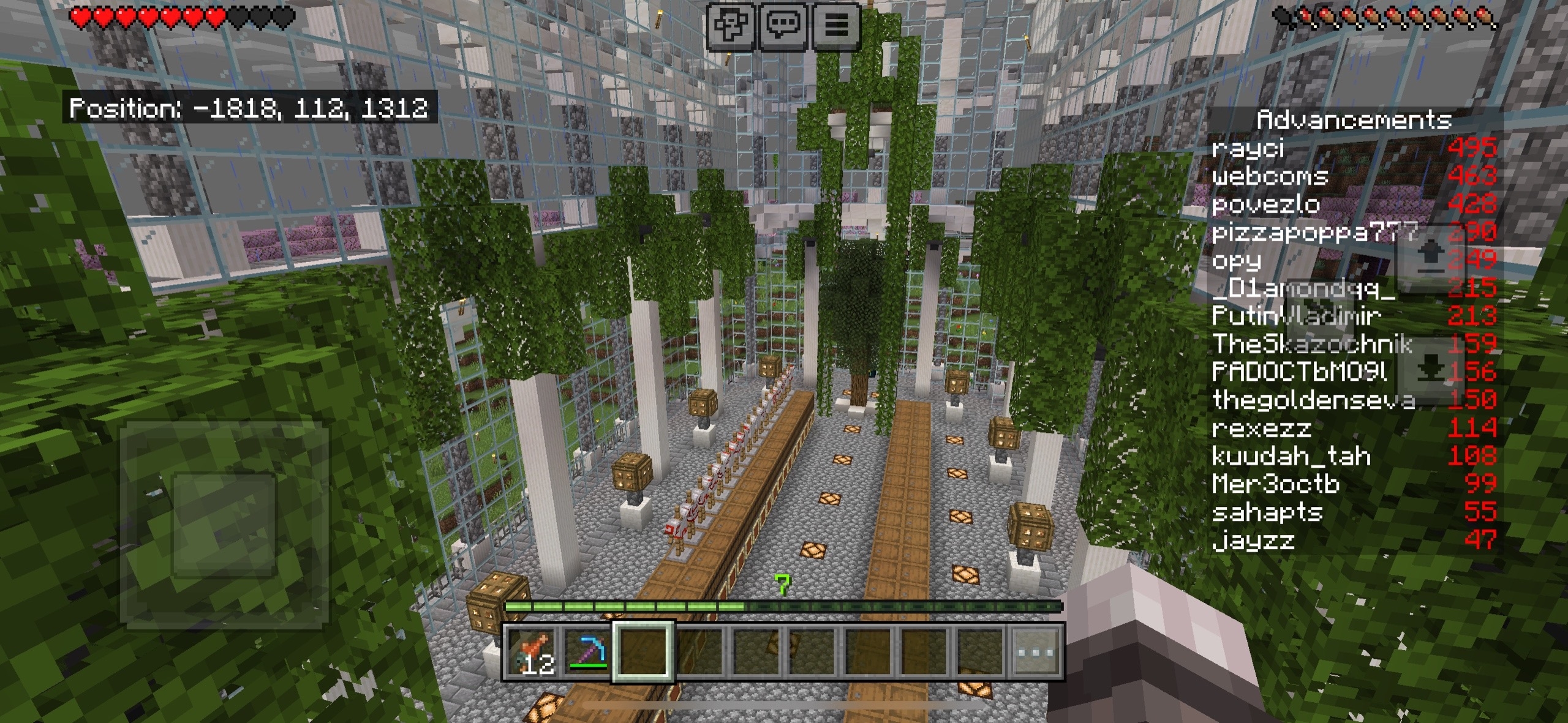Open inventory with the three-dot button

click(1035, 652)
